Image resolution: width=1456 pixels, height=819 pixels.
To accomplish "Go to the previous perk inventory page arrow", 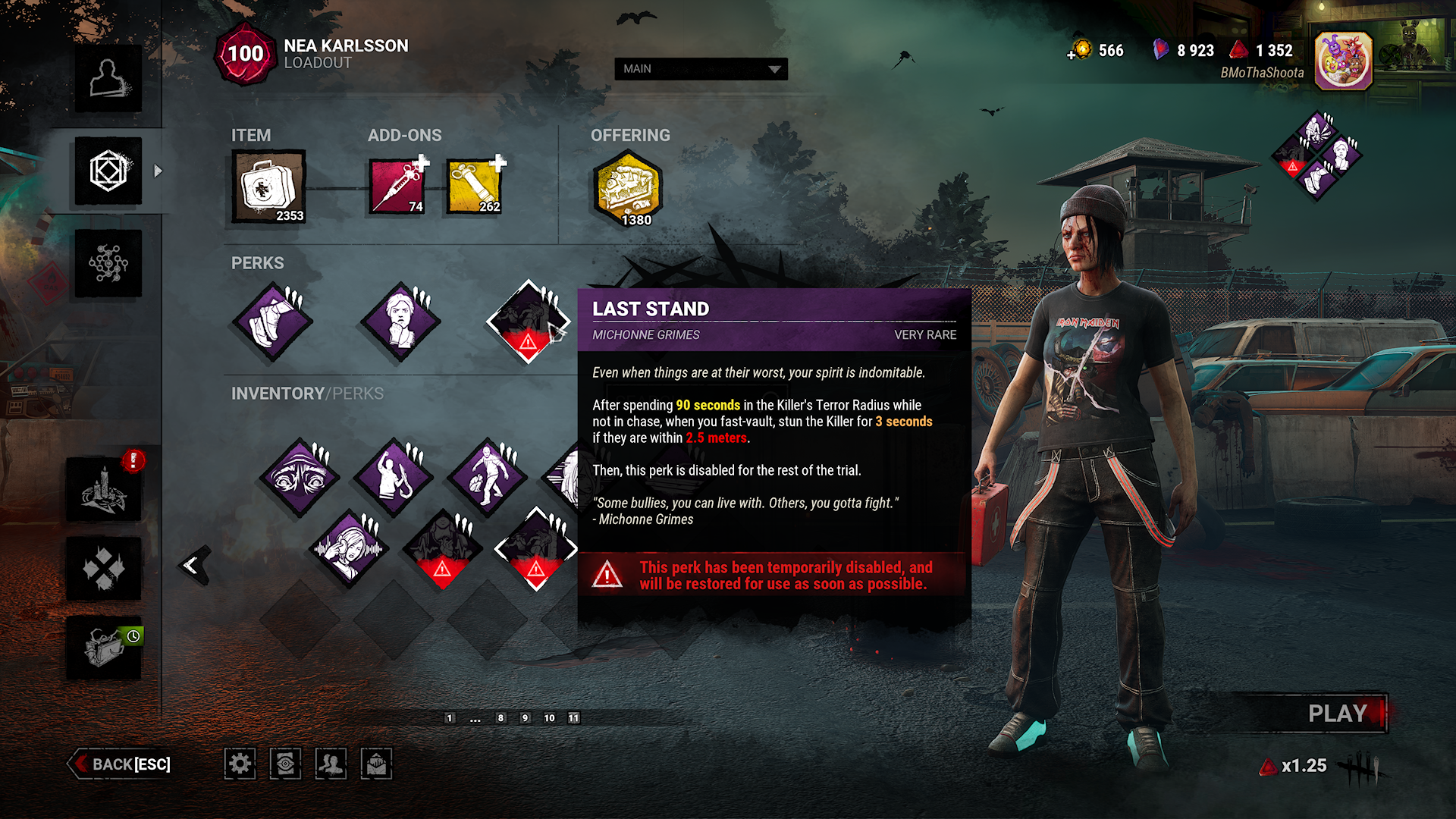I will (193, 565).
